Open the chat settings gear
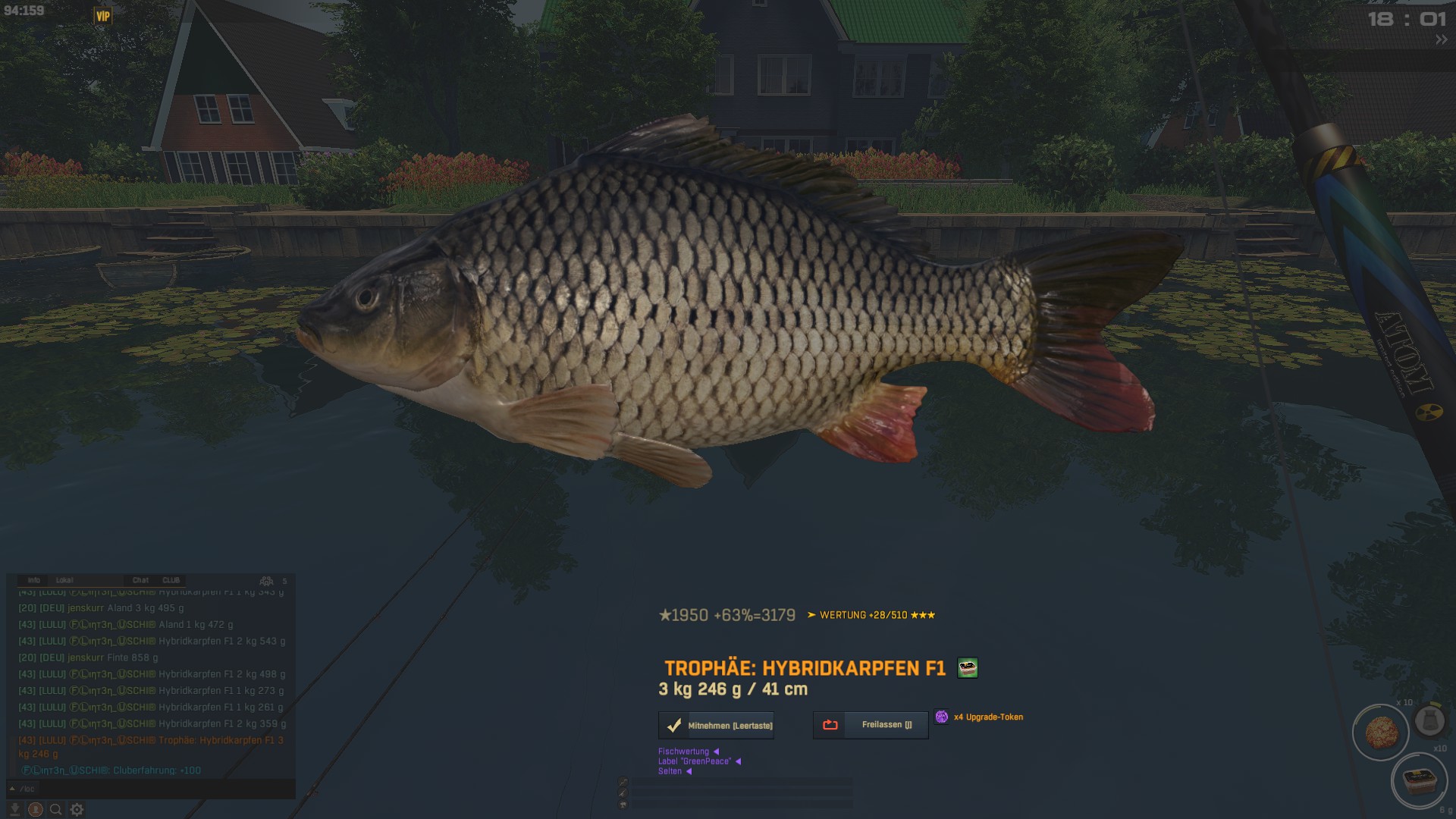Screen dimensions: 1456x819 [77, 809]
